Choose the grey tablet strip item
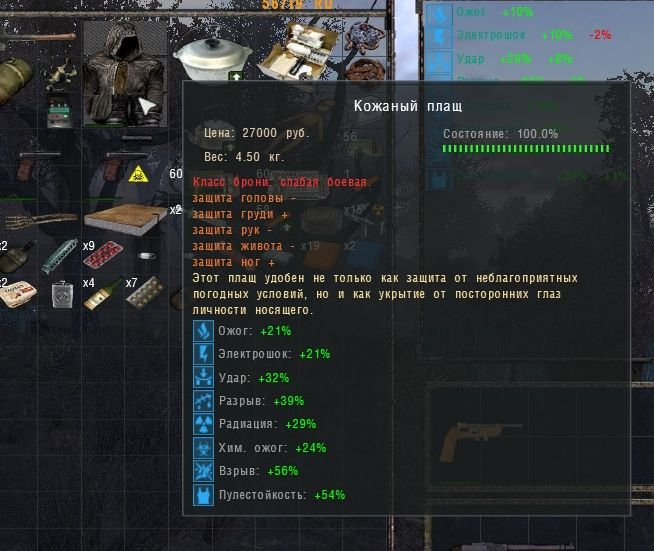The height and width of the screenshot is (551, 654). coord(146,292)
